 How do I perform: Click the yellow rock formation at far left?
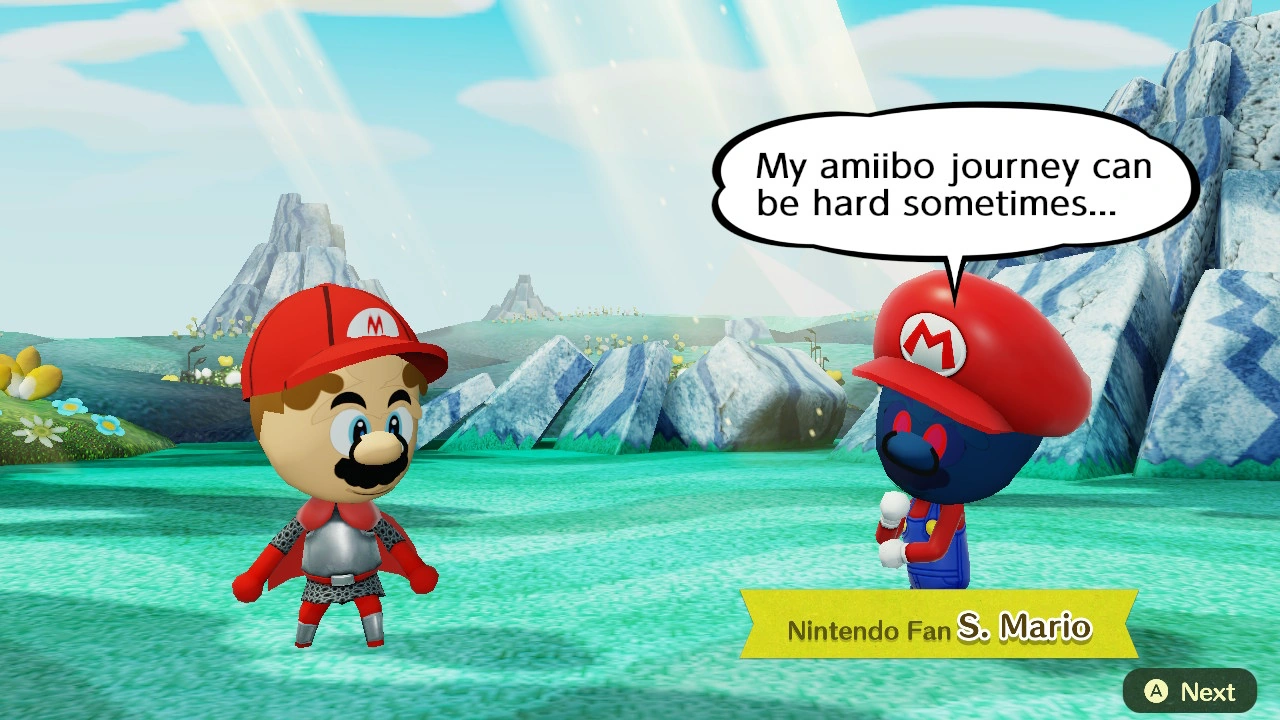(x=30, y=370)
